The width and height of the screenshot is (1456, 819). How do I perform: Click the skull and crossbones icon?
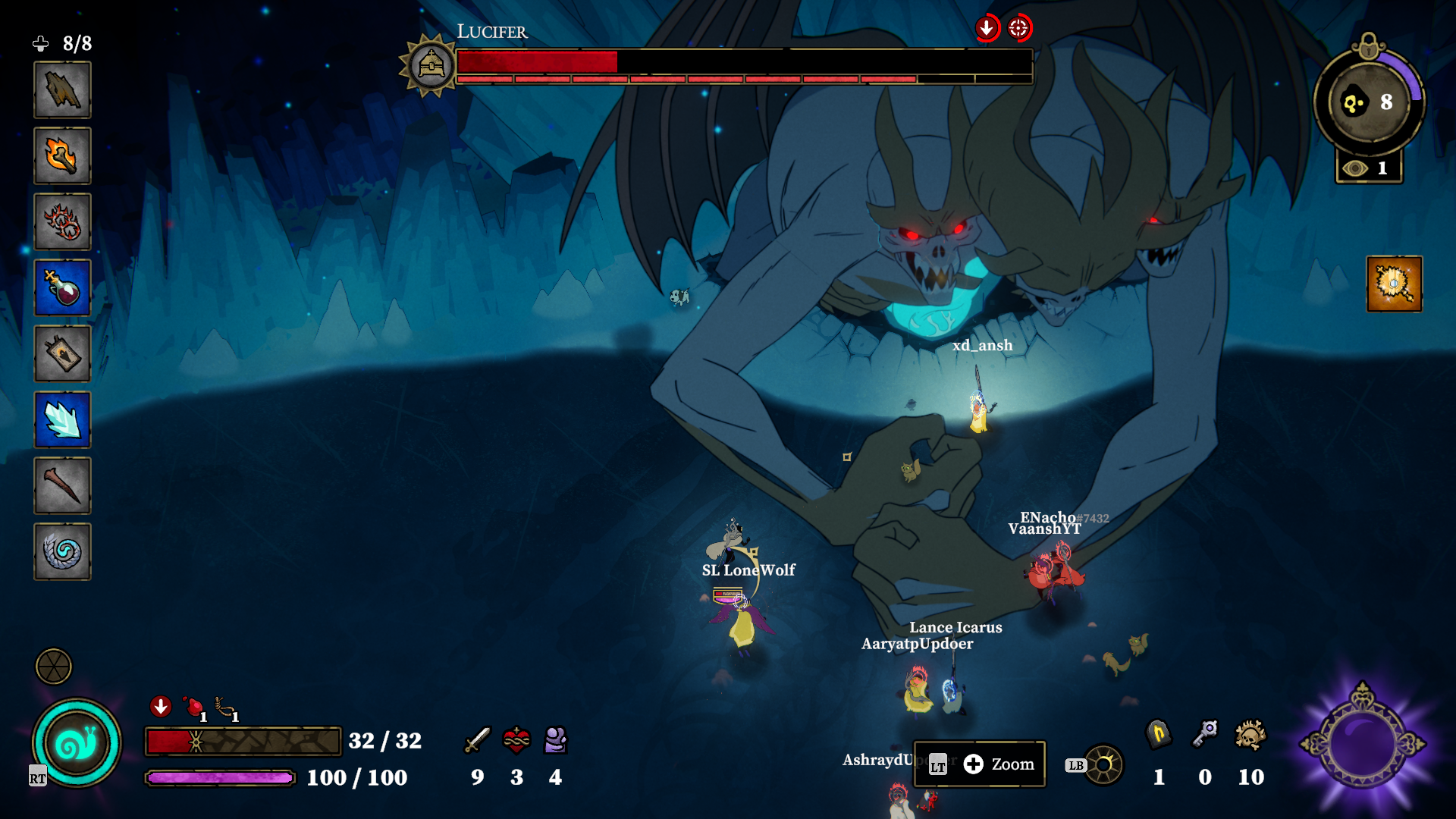[1250, 736]
